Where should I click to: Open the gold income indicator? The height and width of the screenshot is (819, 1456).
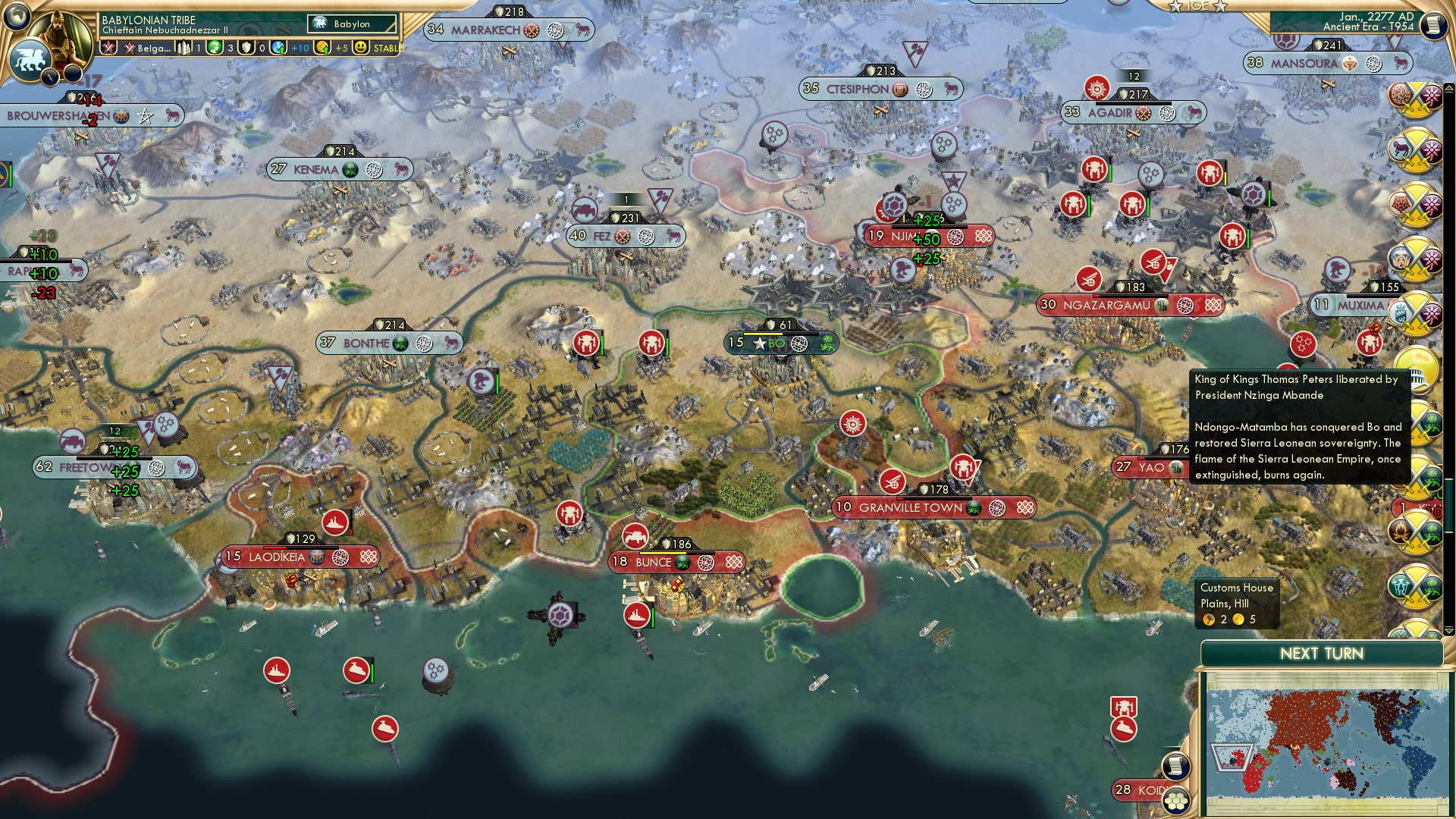(x=322, y=47)
